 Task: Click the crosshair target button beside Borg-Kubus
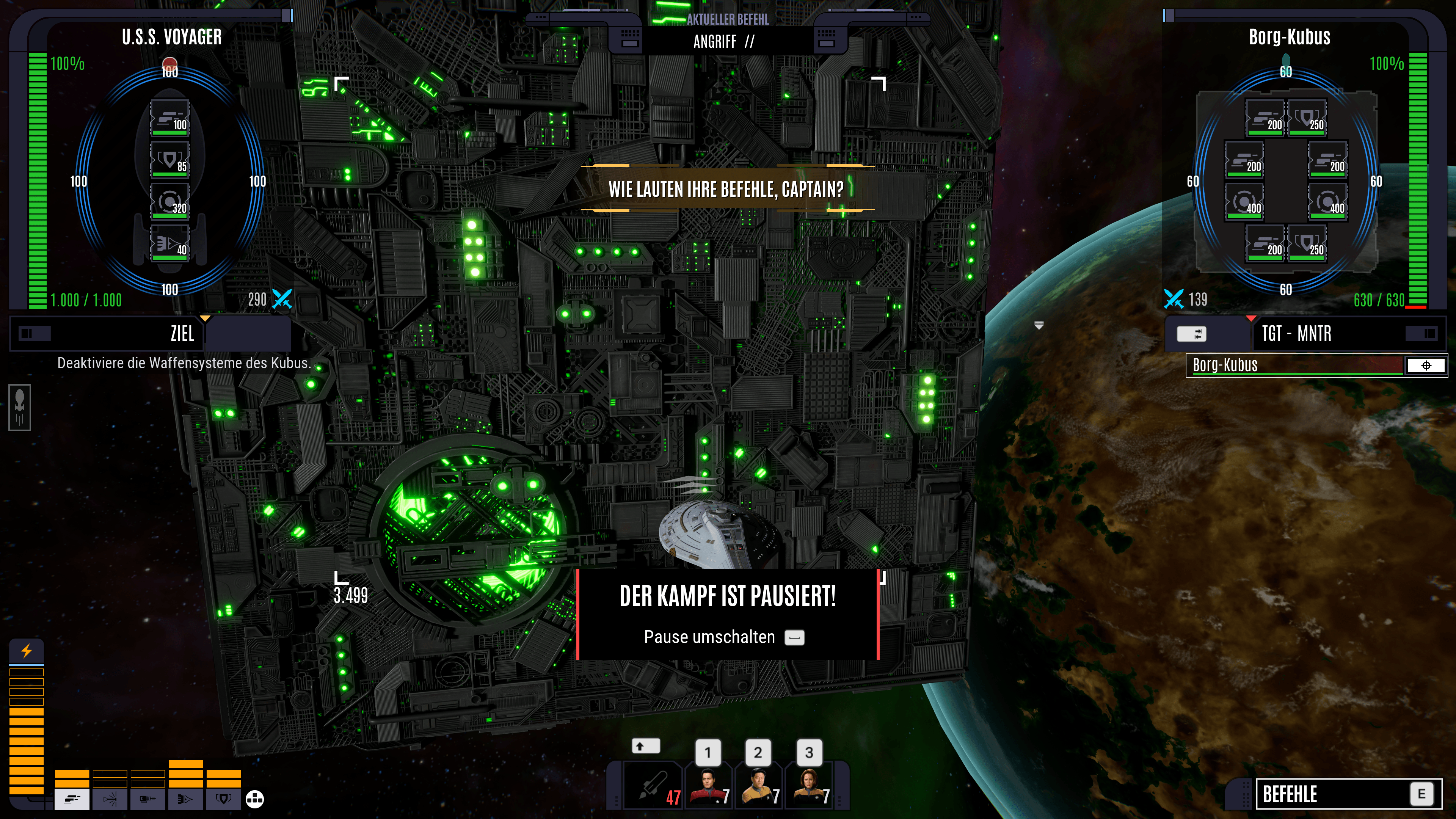click(x=1426, y=365)
